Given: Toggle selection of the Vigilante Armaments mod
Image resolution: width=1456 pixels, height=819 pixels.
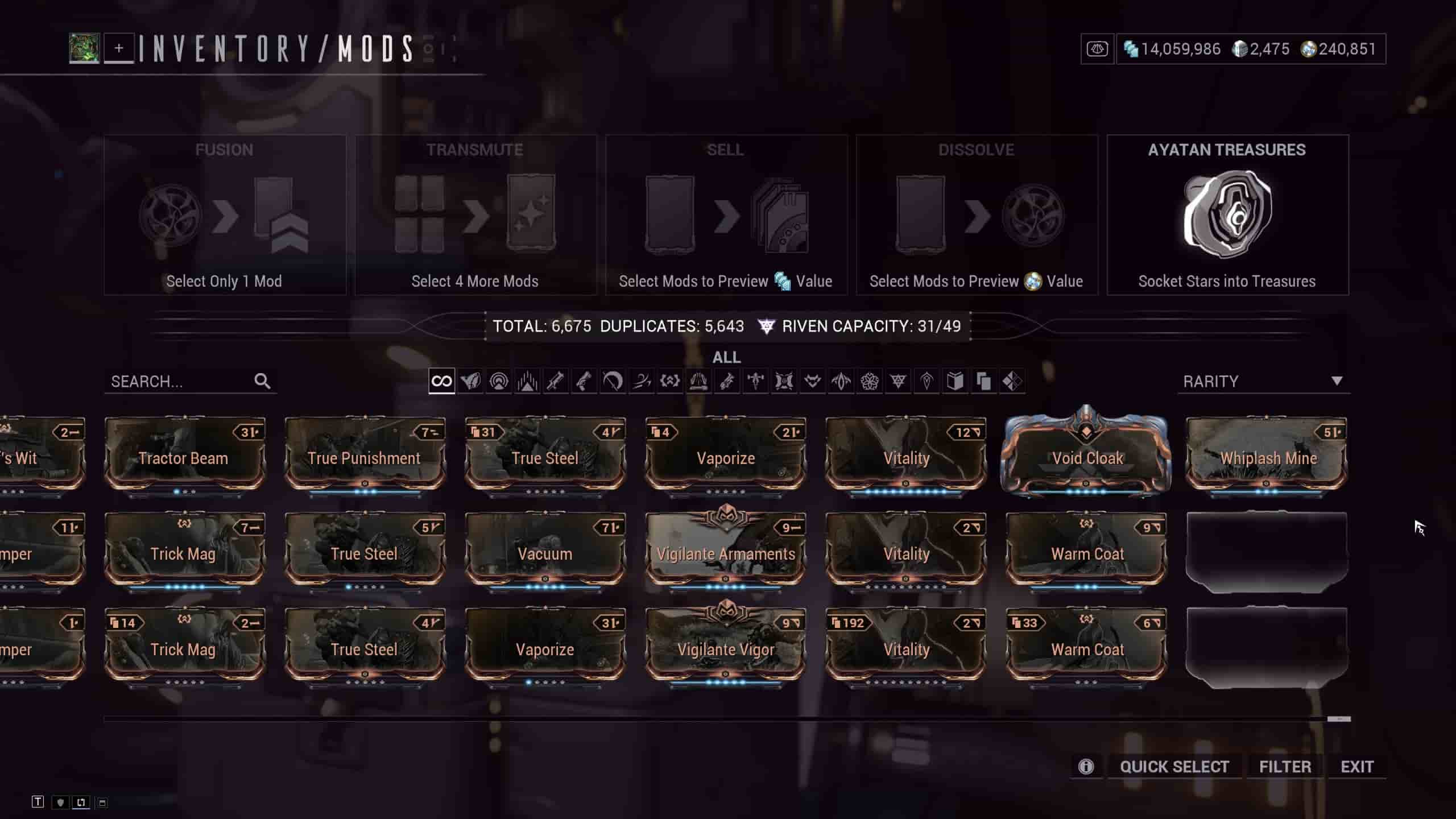Looking at the screenshot, I should coord(725,553).
